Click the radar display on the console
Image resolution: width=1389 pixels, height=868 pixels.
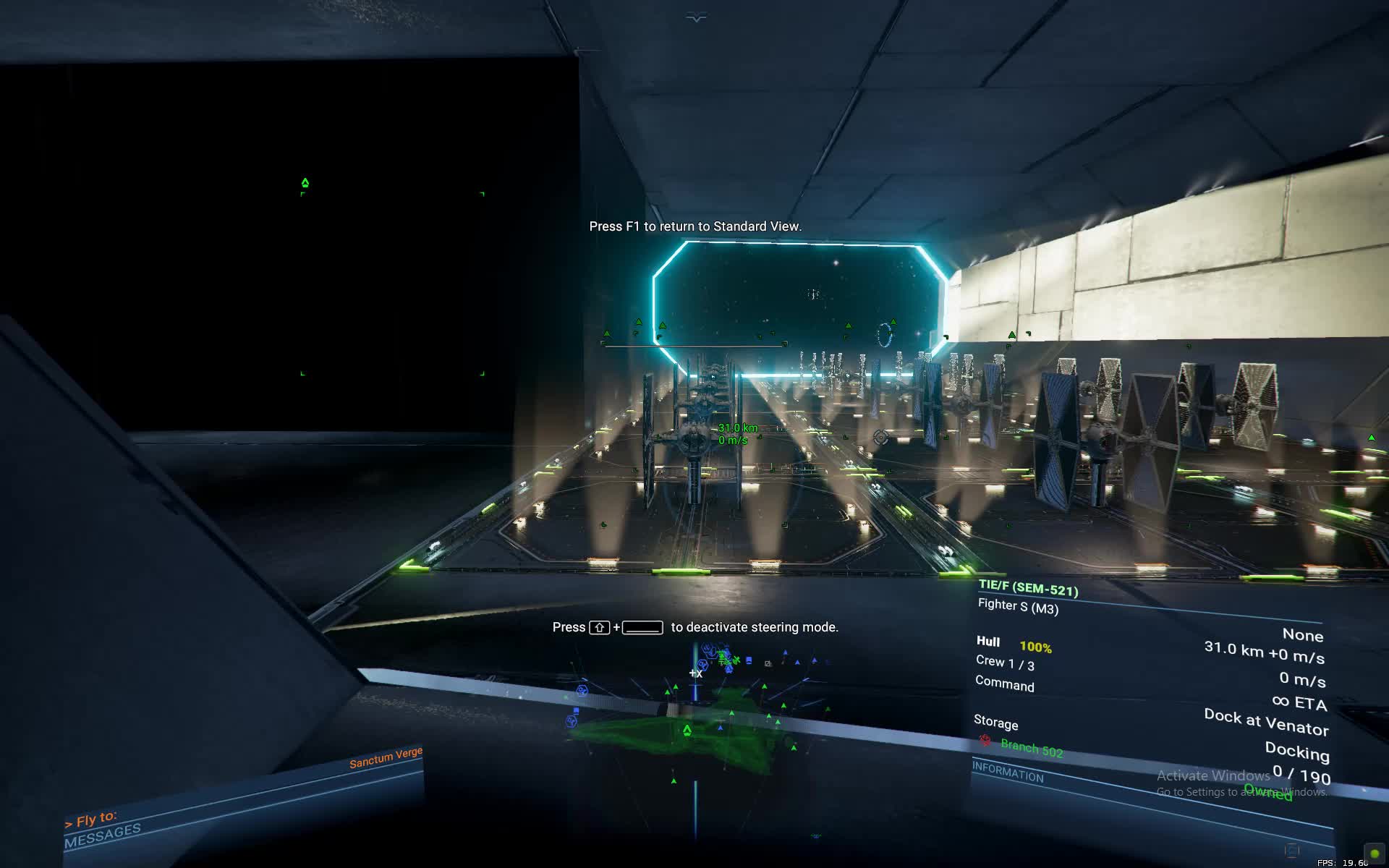click(x=696, y=723)
